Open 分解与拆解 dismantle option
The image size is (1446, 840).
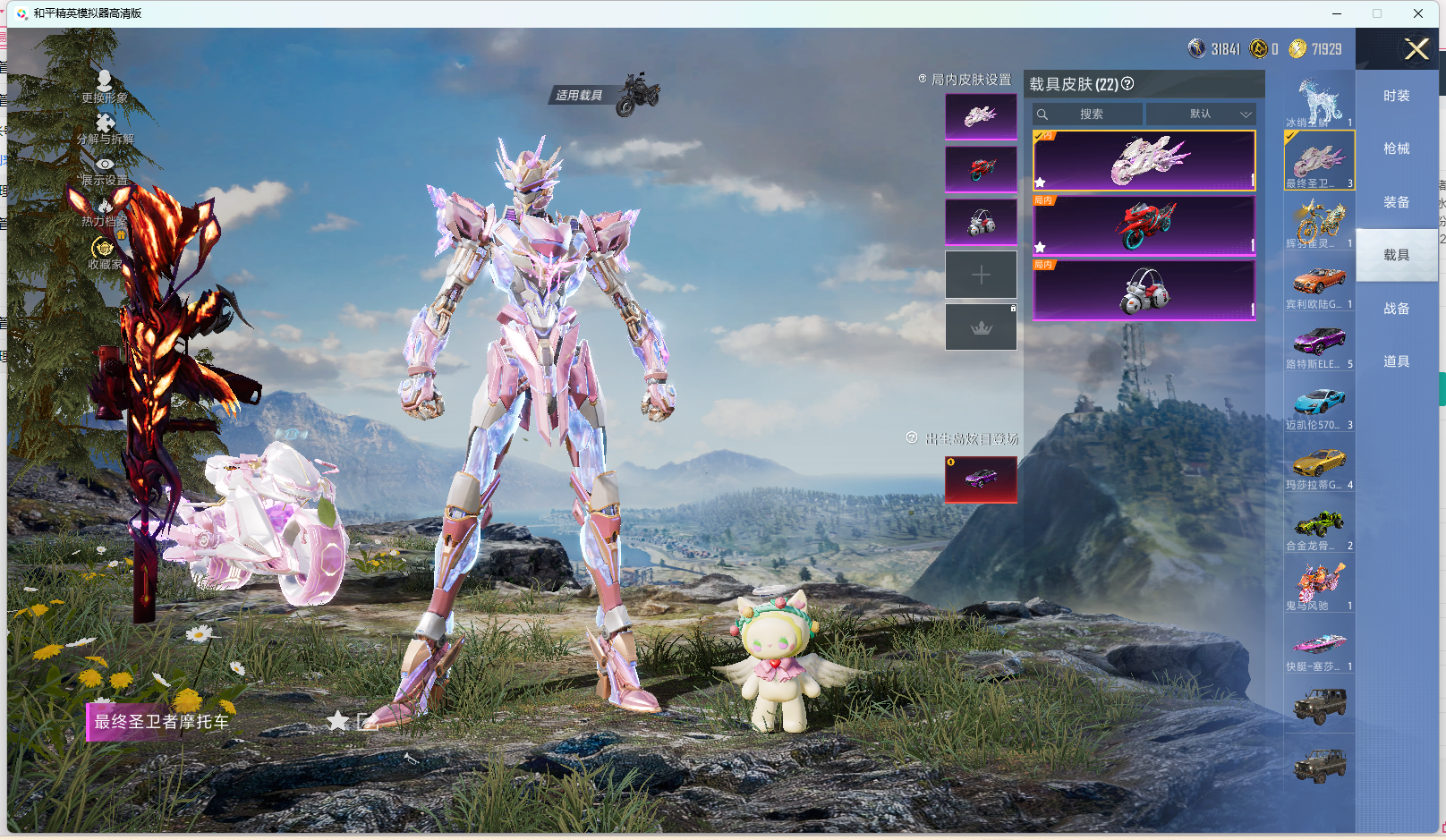(105, 127)
